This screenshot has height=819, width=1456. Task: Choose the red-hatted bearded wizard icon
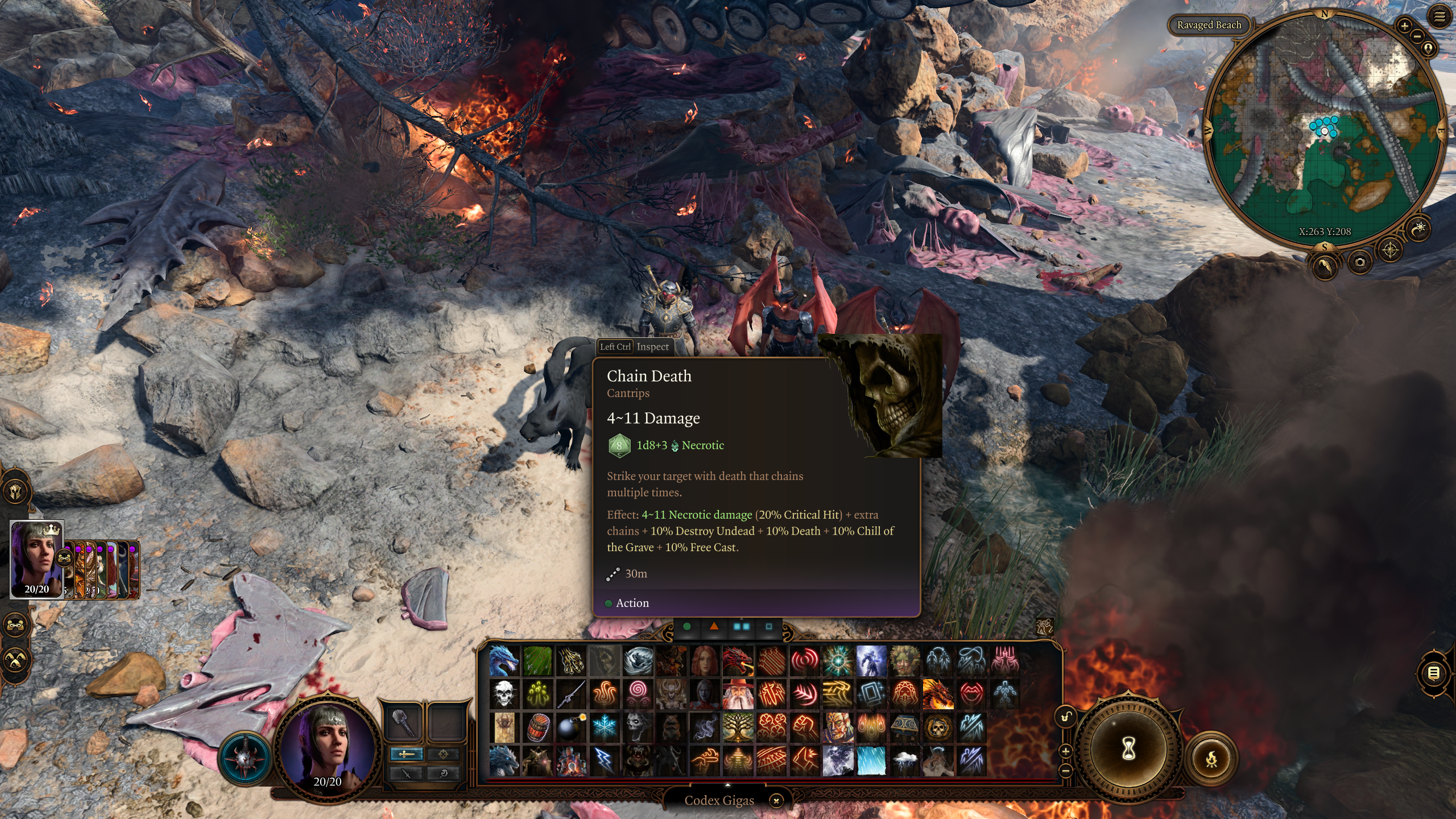[x=738, y=694]
